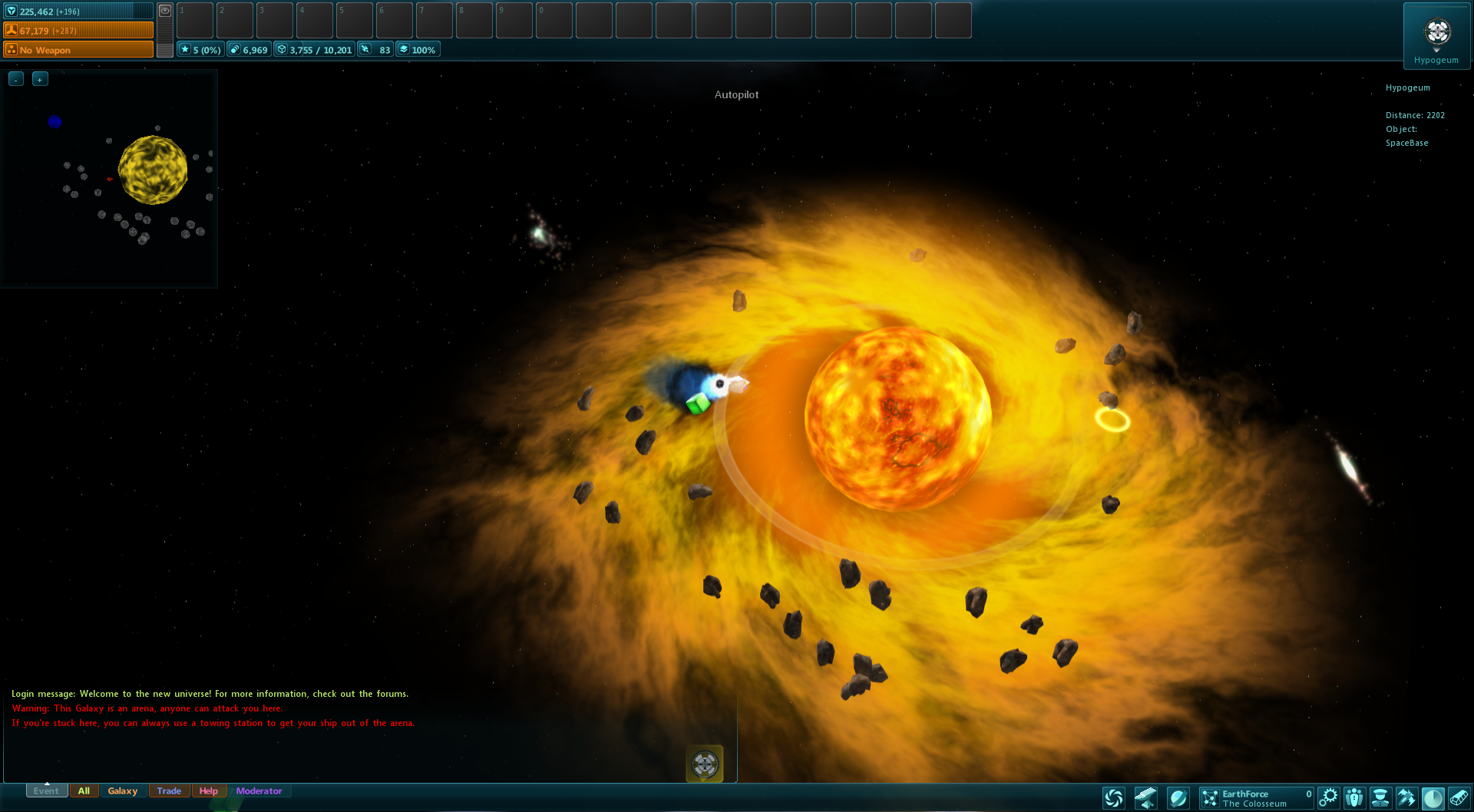Open the Galaxy chat tab
The height and width of the screenshot is (812, 1474).
122,791
